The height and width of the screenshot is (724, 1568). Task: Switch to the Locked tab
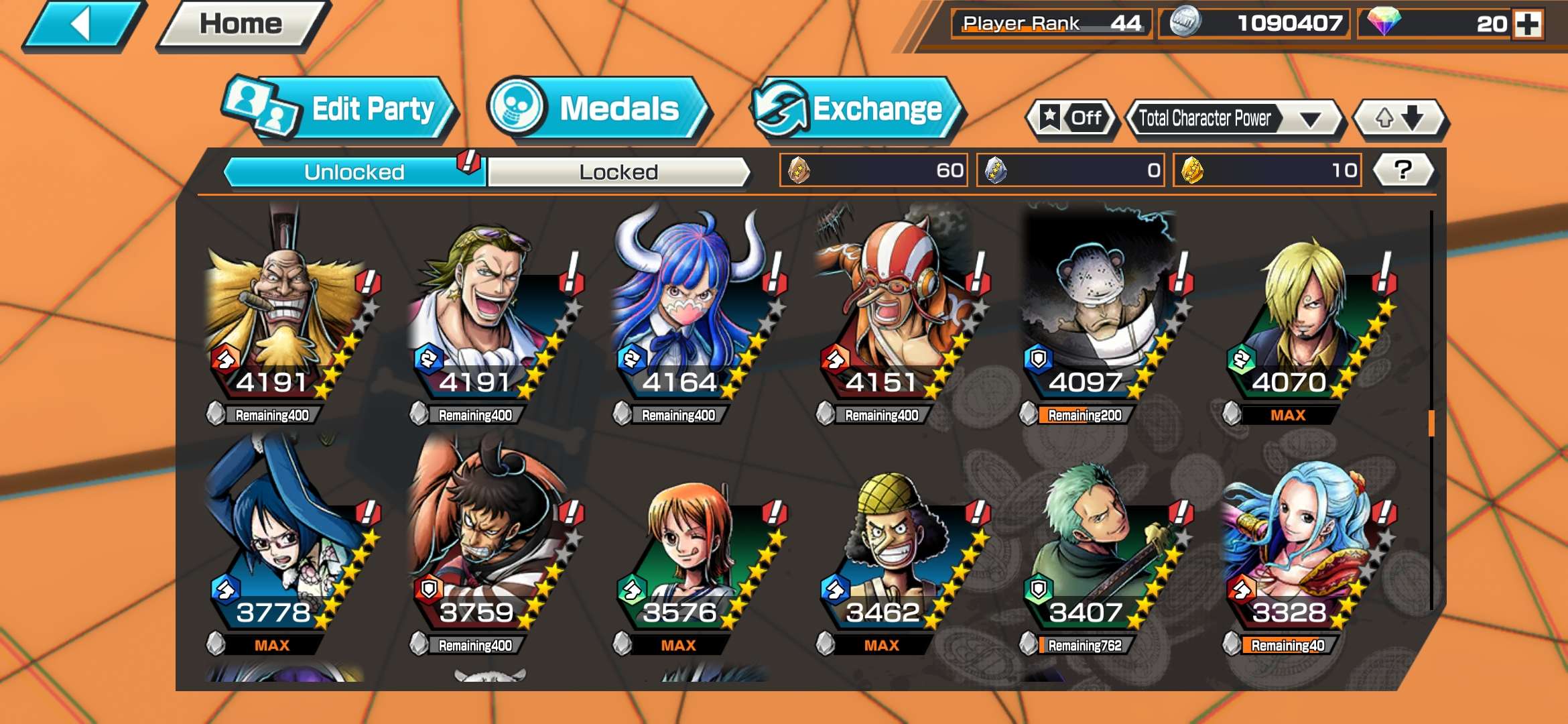click(616, 170)
